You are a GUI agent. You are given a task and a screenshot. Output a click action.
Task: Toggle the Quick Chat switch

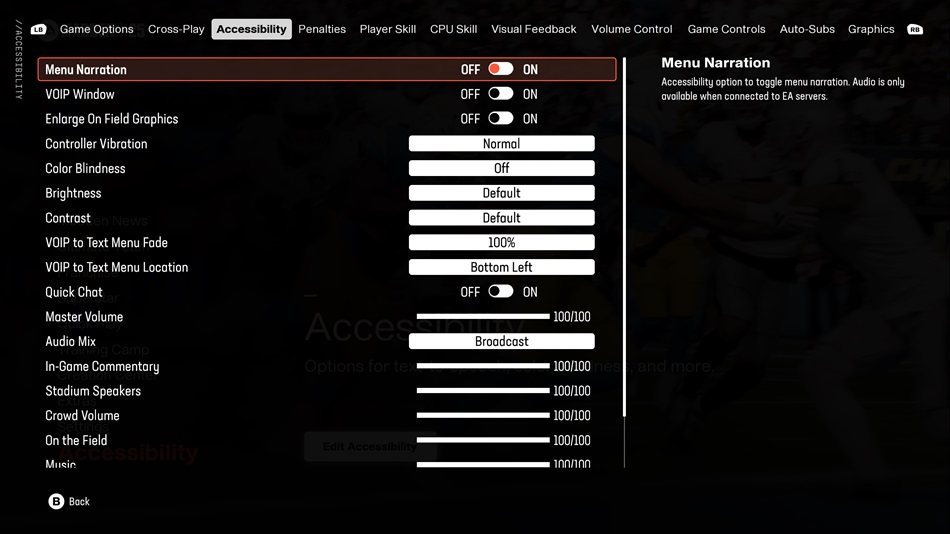[x=501, y=292]
